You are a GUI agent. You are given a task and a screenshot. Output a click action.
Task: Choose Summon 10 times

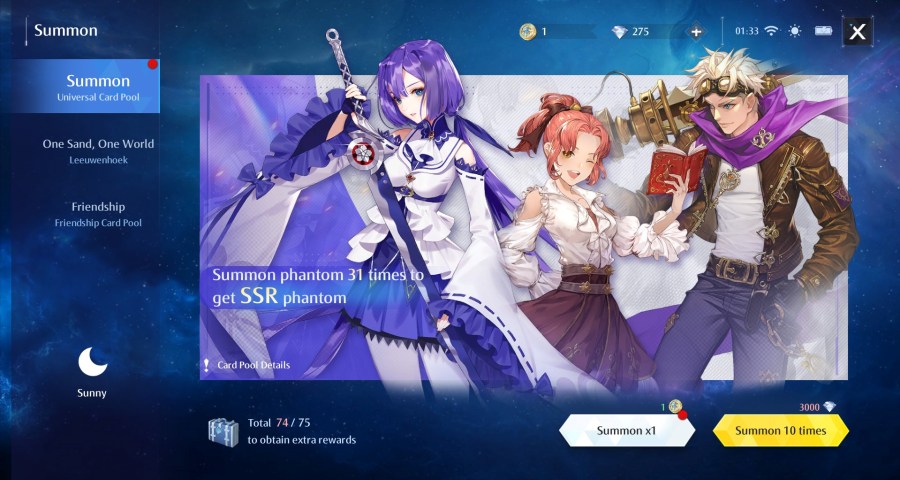(x=781, y=430)
